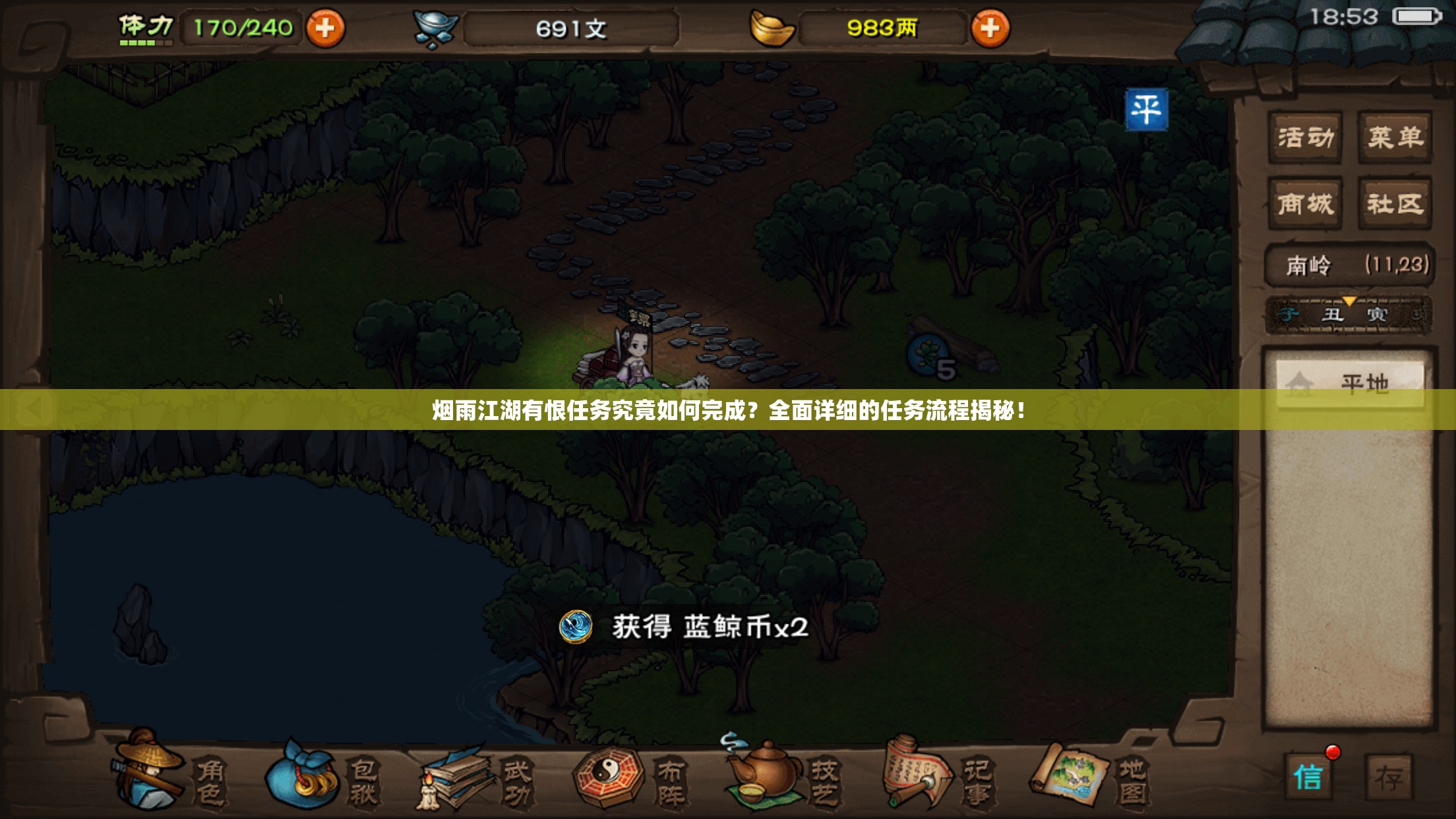1456x819 pixels.
Task: Open the 社区 community tab
Action: [x=1395, y=204]
